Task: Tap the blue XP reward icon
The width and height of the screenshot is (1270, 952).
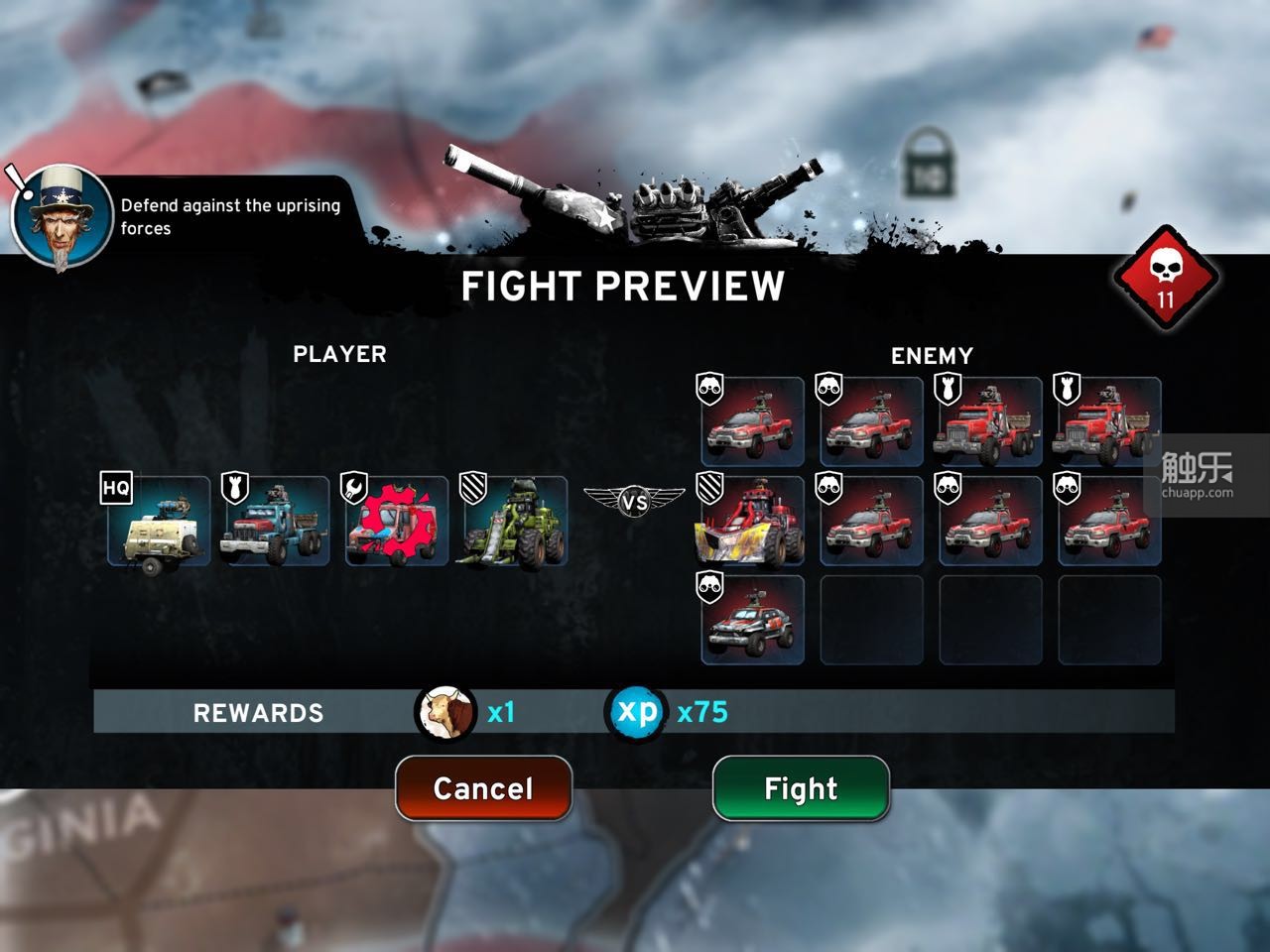Action: (x=636, y=712)
